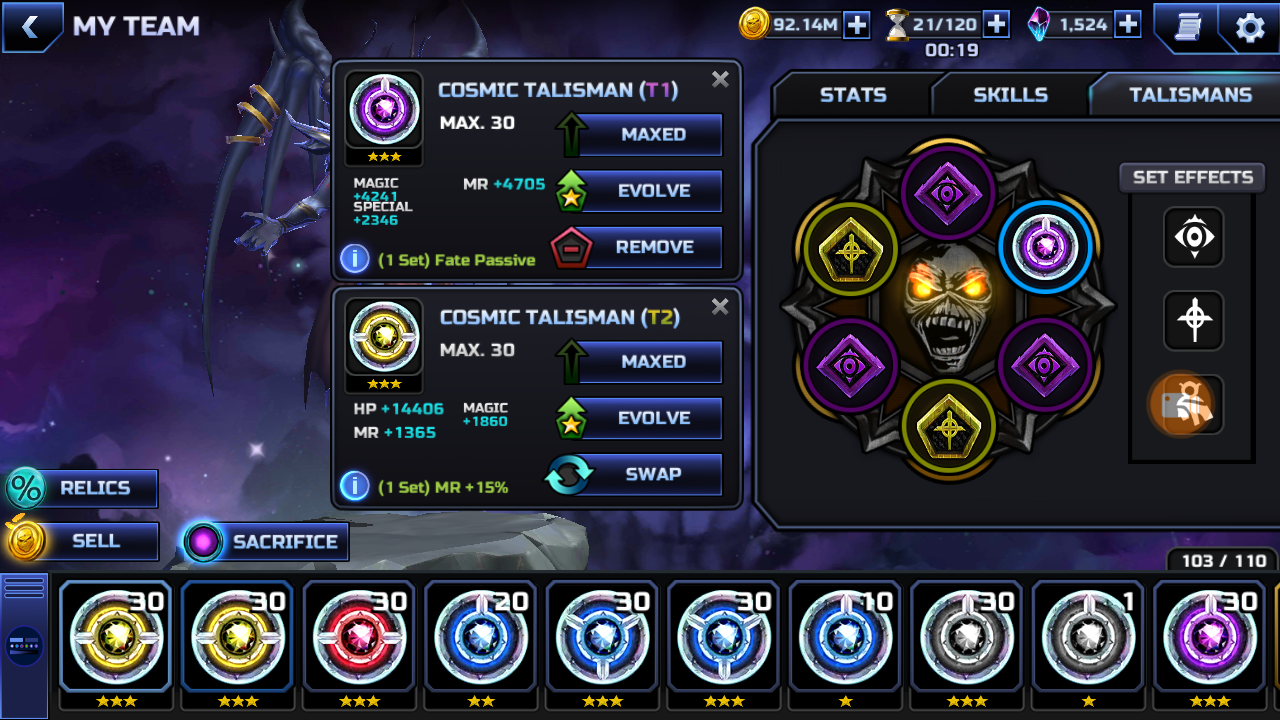Open the Talismans tab
Viewport: 1280px width, 720px height.
pos(1190,95)
